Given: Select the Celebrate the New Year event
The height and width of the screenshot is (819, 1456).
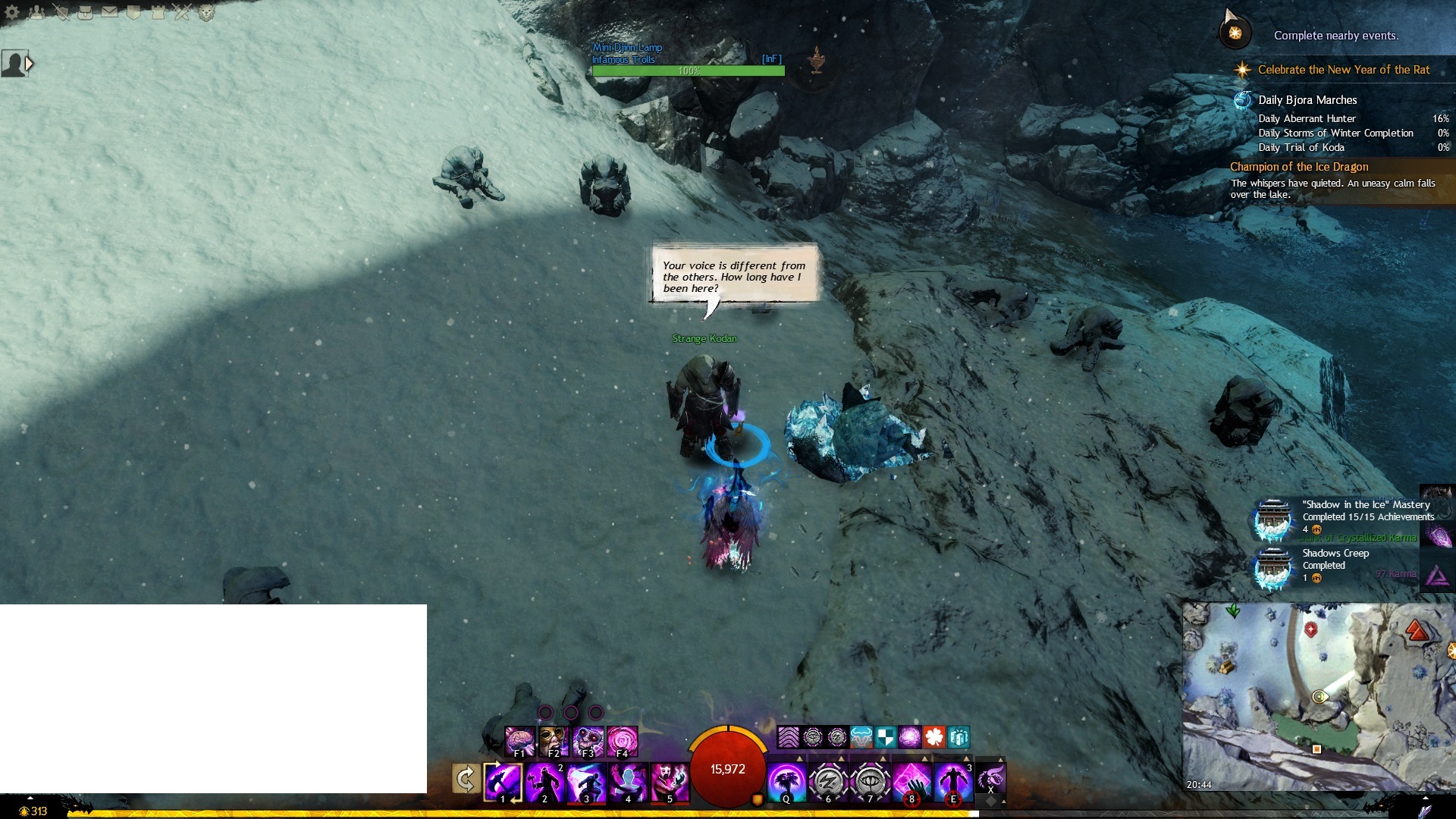Looking at the screenshot, I should coord(1343,70).
